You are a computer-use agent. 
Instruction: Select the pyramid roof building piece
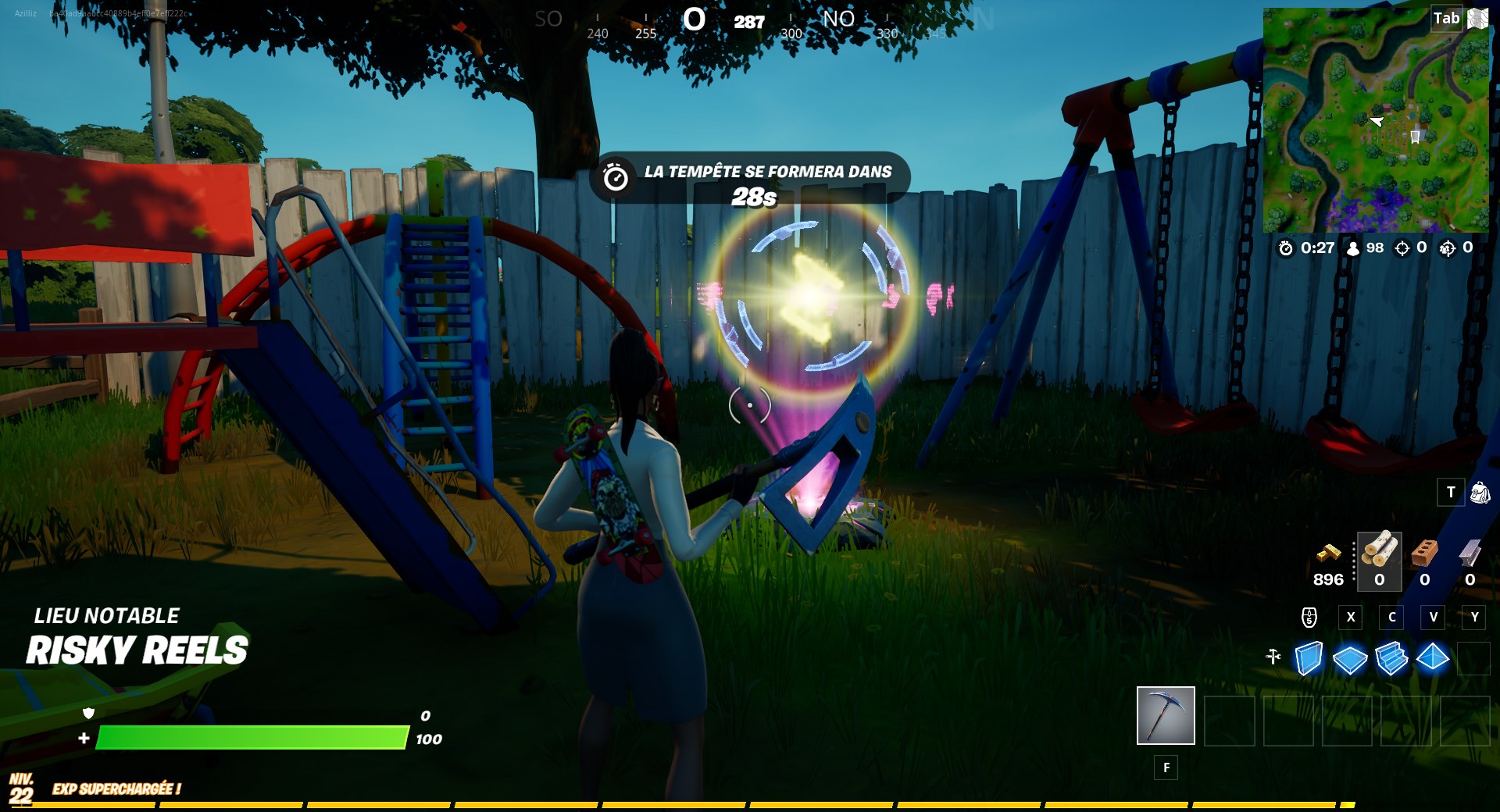click(x=1434, y=658)
